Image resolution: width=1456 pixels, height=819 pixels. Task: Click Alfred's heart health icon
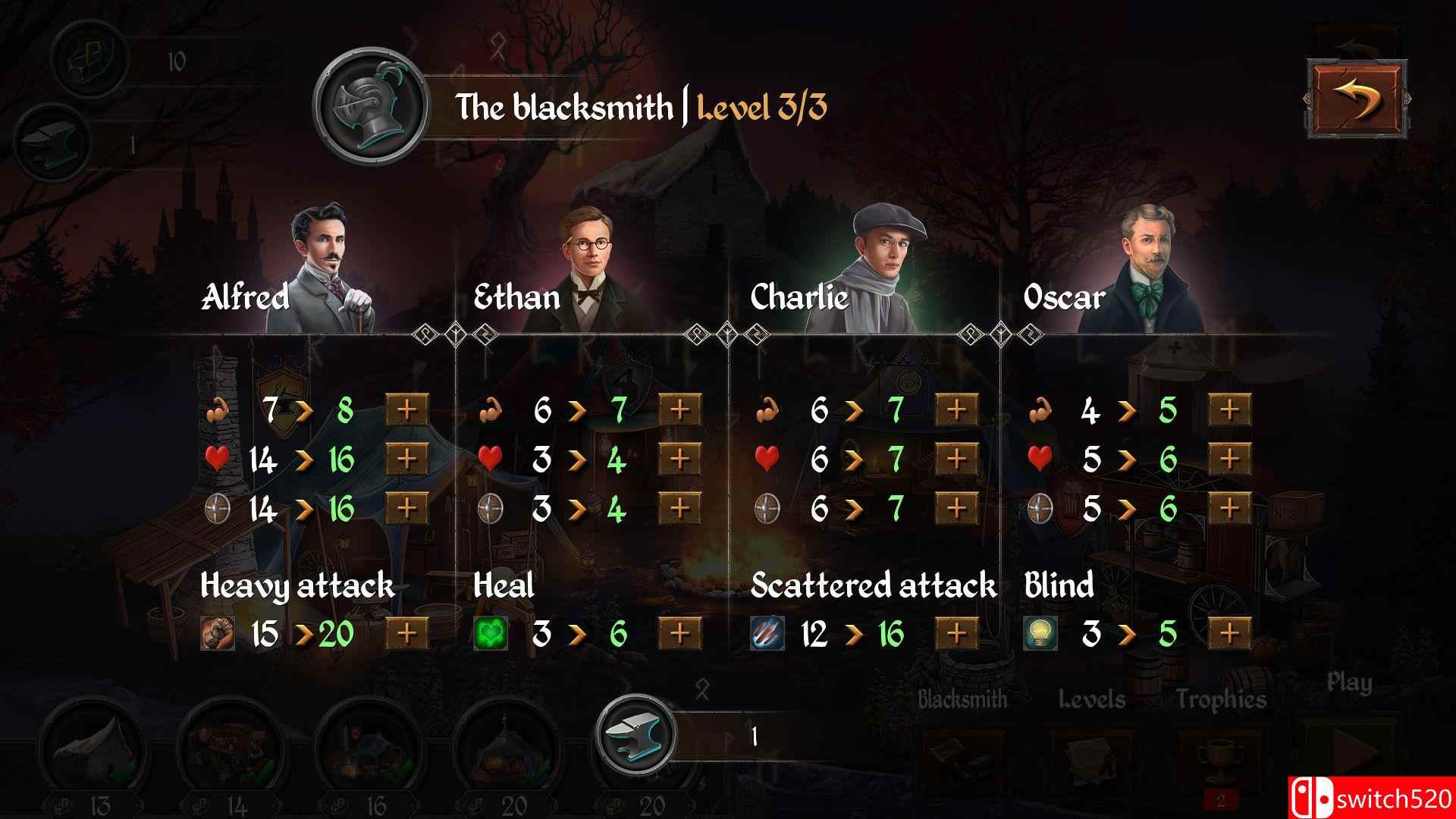click(x=219, y=458)
